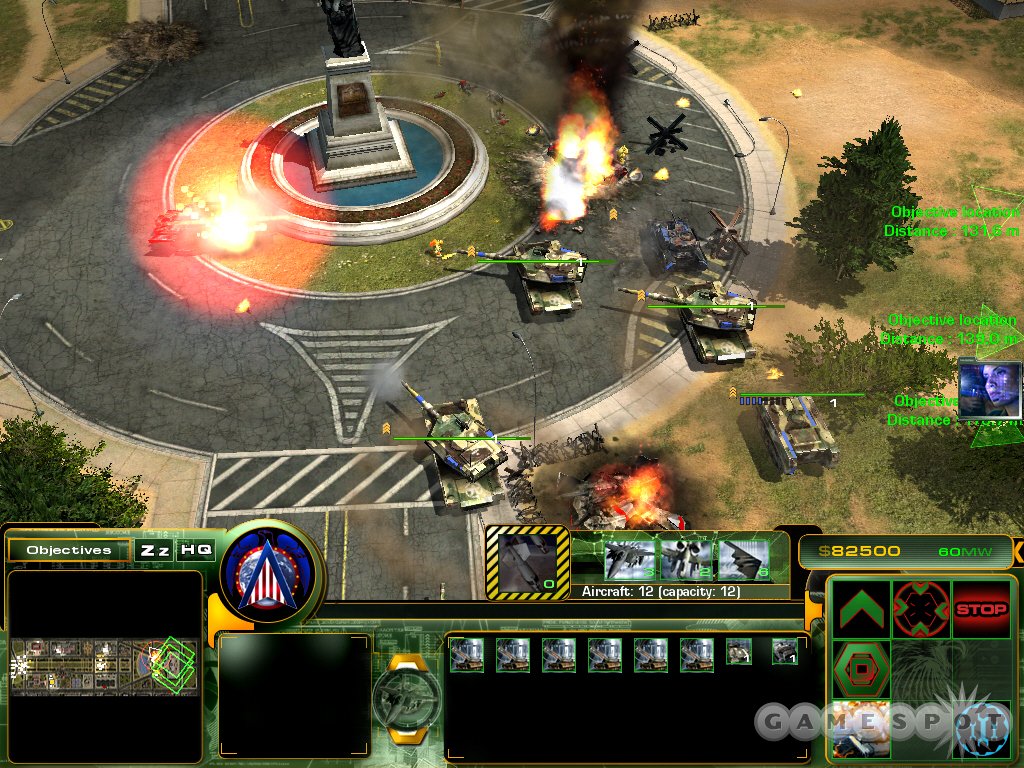
Task: Select the hazard-striped aircraft slot
Action: click(x=526, y=562)
